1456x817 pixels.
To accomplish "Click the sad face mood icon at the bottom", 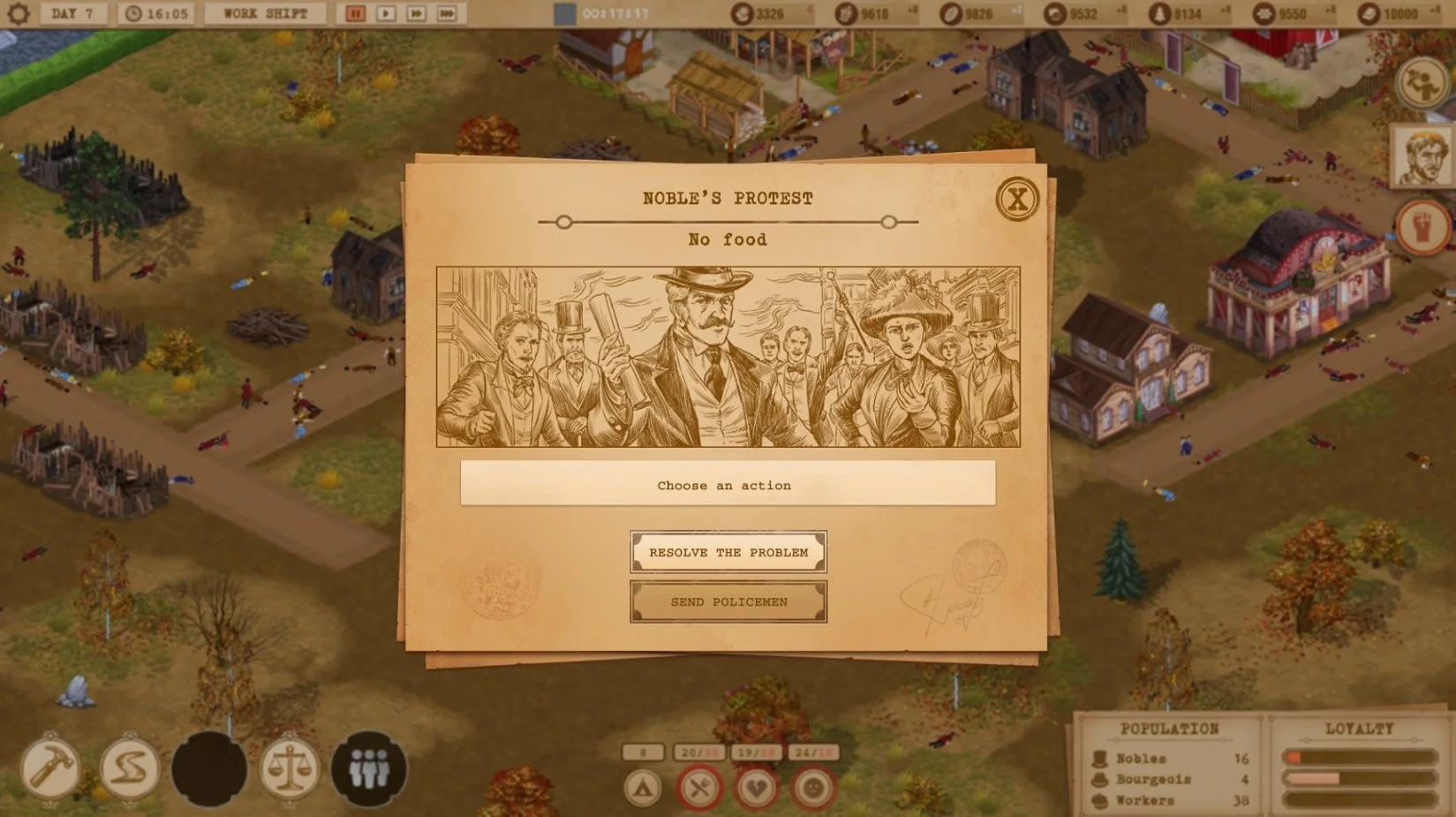I will coord(814,786).
